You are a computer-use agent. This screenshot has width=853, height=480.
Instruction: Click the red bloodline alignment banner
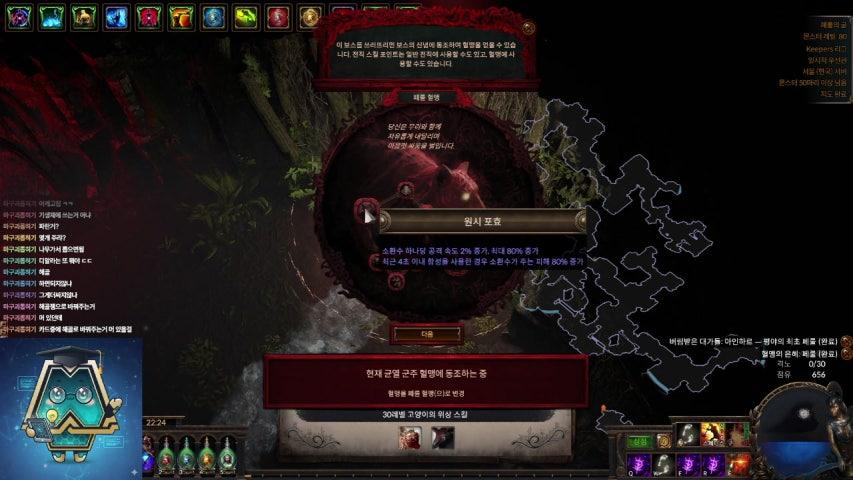point(426,381)
